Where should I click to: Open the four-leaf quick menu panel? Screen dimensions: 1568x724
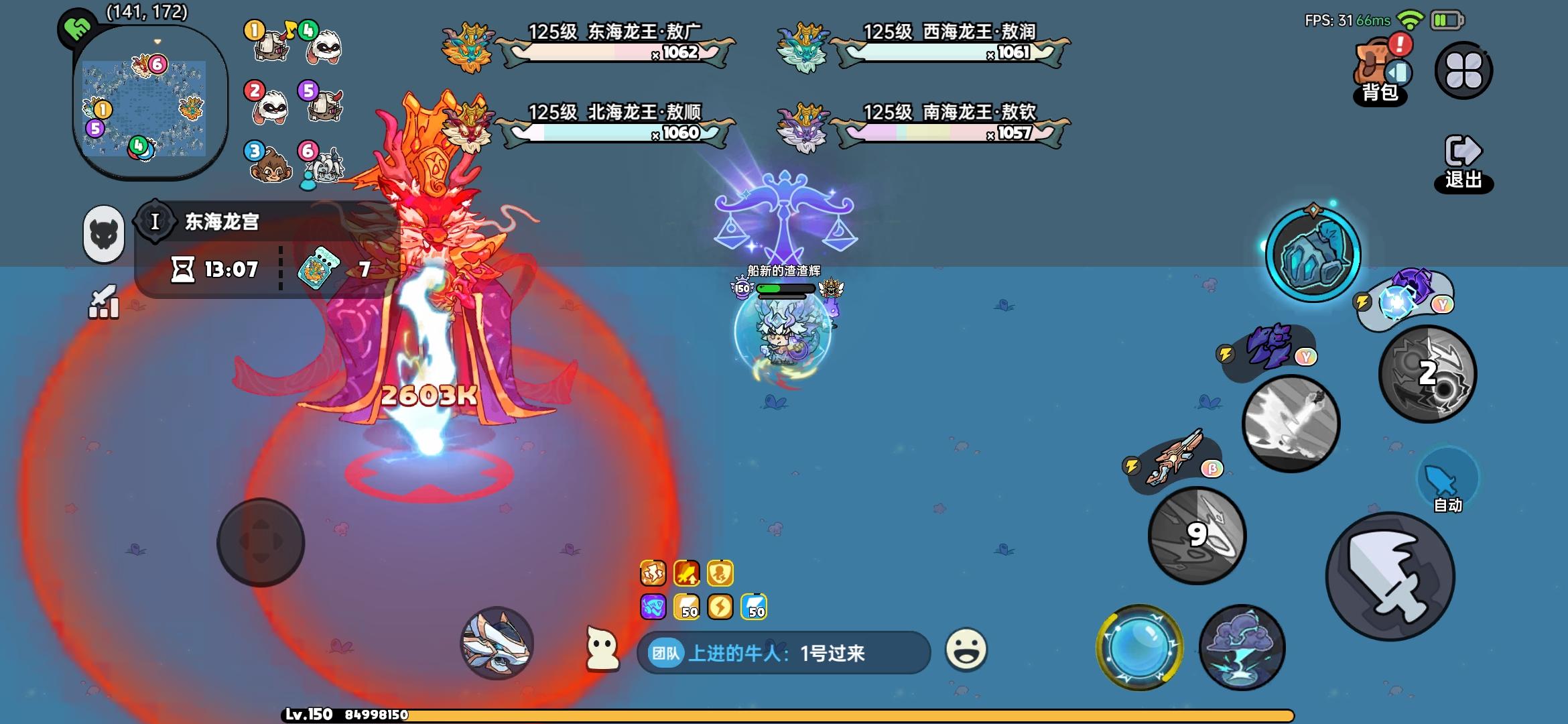[x=1465, y=68]
